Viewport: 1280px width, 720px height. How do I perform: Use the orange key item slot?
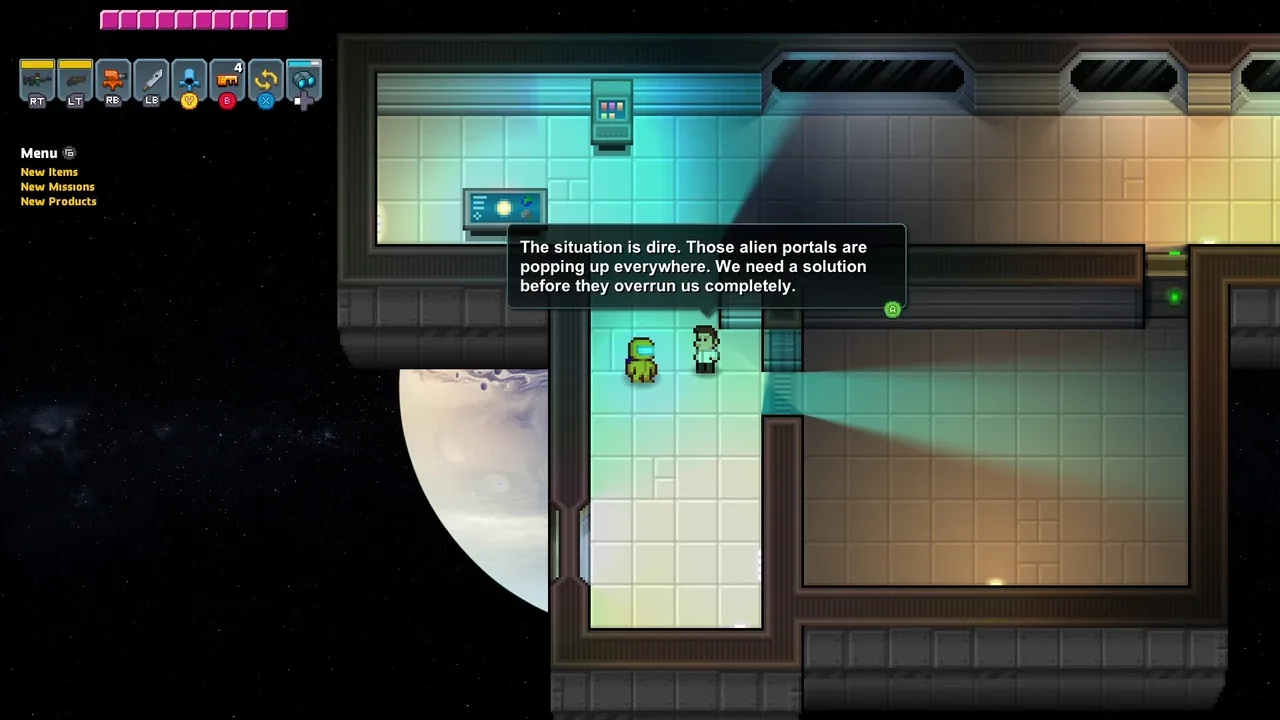pyautogui.click(x=227, y=80)
